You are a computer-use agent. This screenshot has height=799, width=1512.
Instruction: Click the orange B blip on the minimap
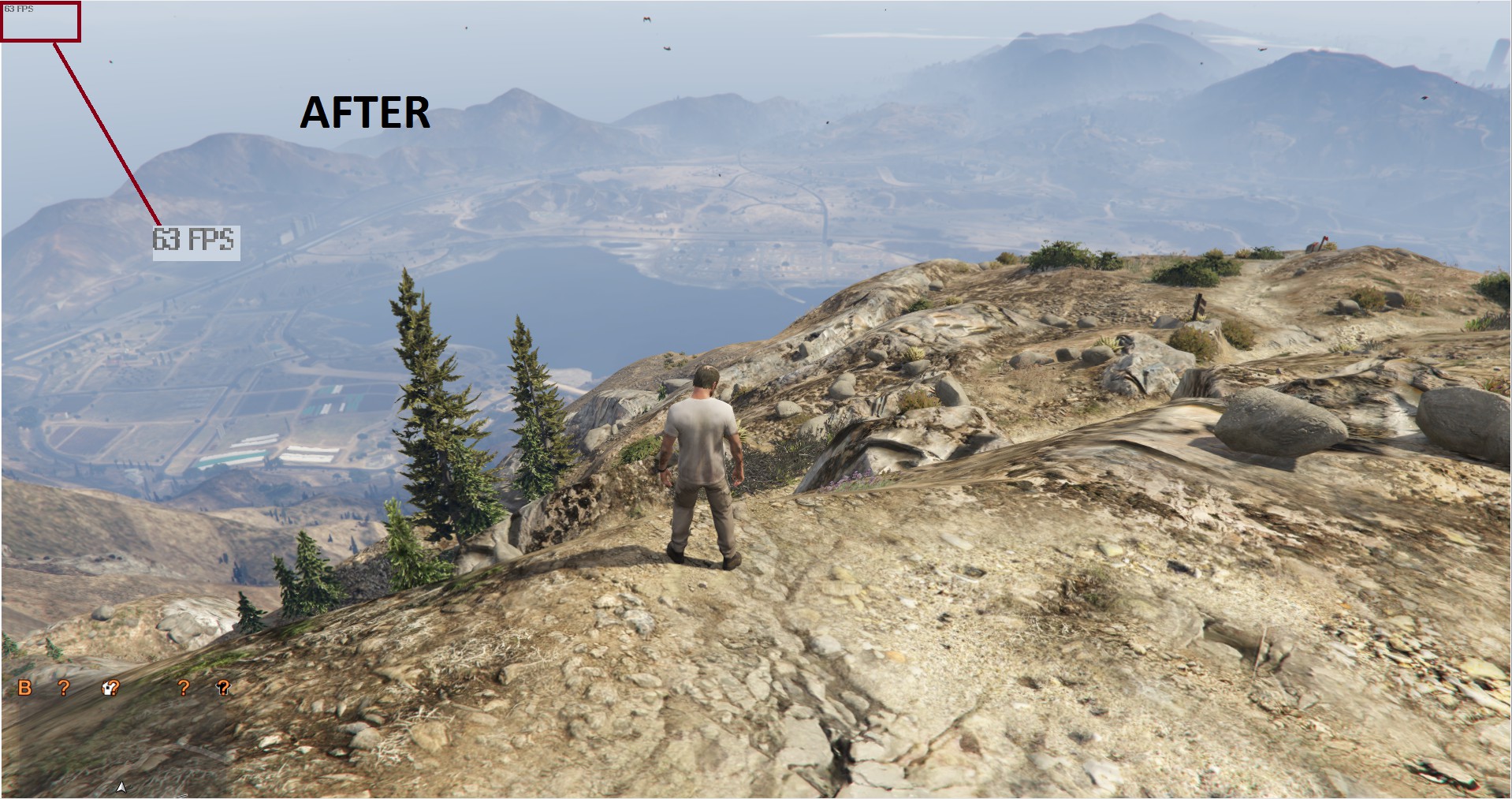coord(24,688)
